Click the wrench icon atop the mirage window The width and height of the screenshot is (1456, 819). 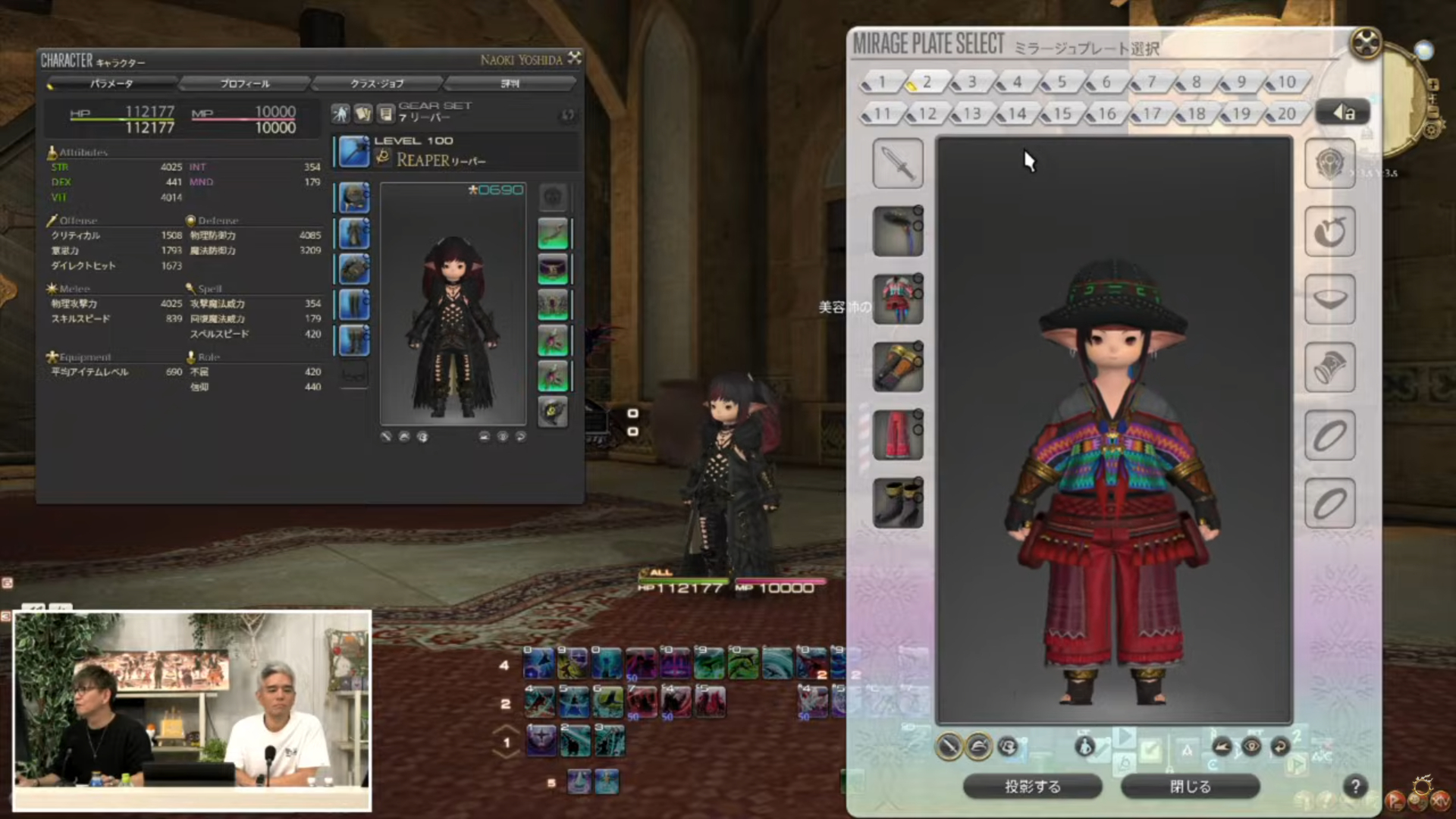pyautogui.click(x=1365, y=43)
